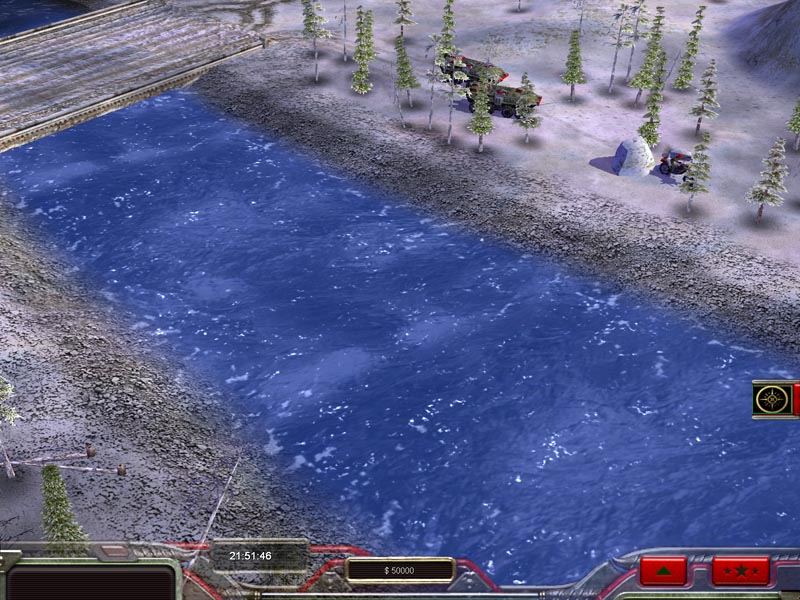Viewport: 800px width, 600px height.
Task: Open the Generals Powers three-star button
Action: coord(741,571)
